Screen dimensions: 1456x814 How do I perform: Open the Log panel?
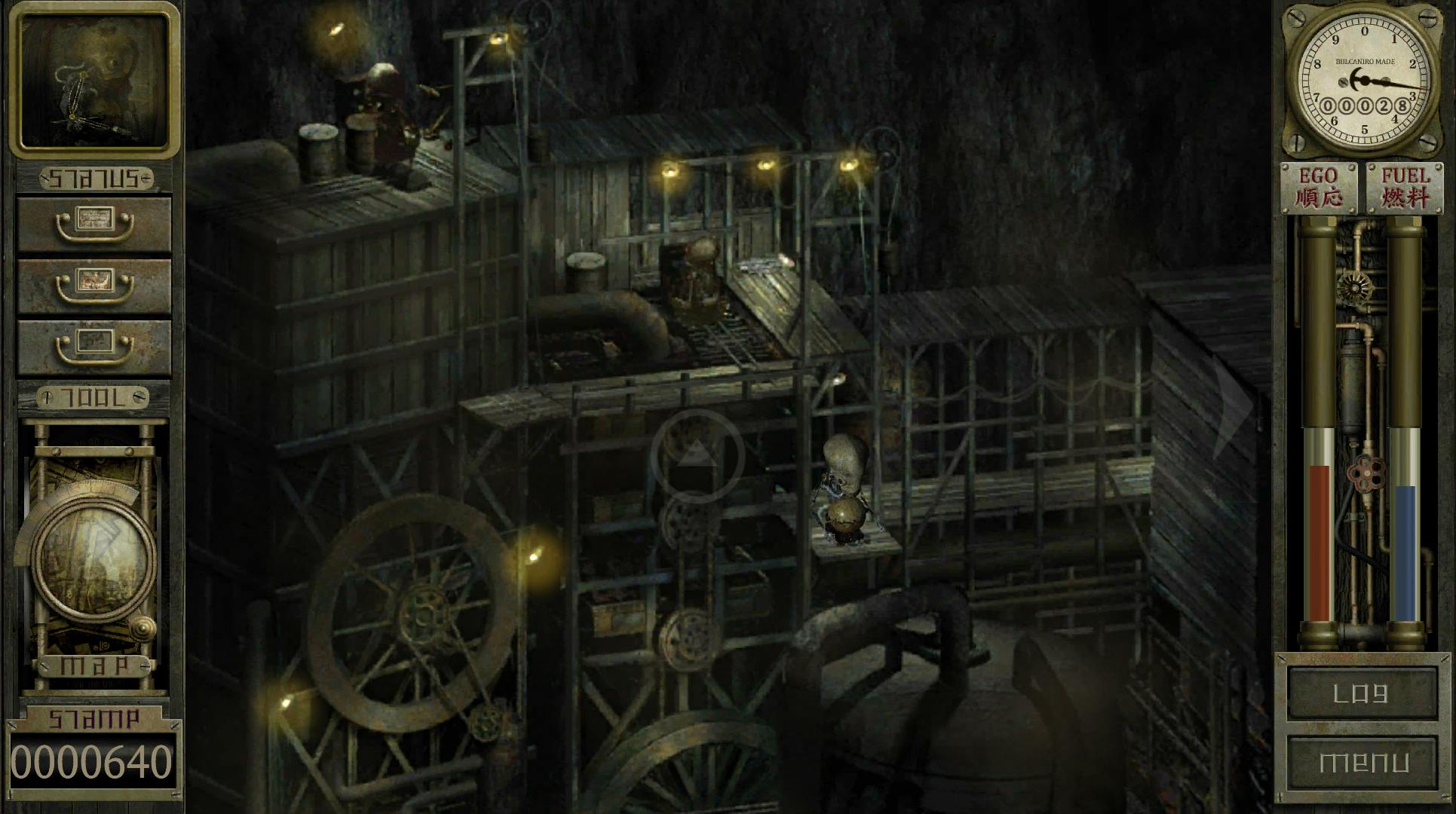click(1362, 693)
